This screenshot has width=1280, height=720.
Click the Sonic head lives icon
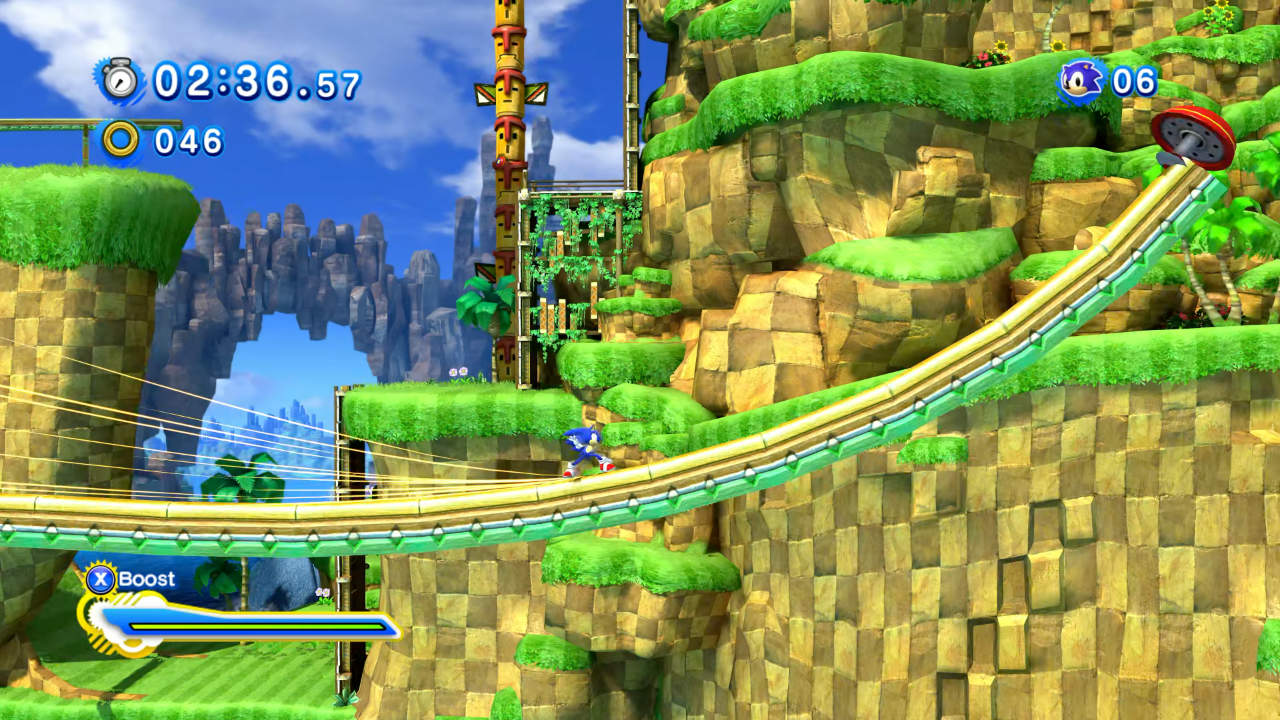[1081, 80]
